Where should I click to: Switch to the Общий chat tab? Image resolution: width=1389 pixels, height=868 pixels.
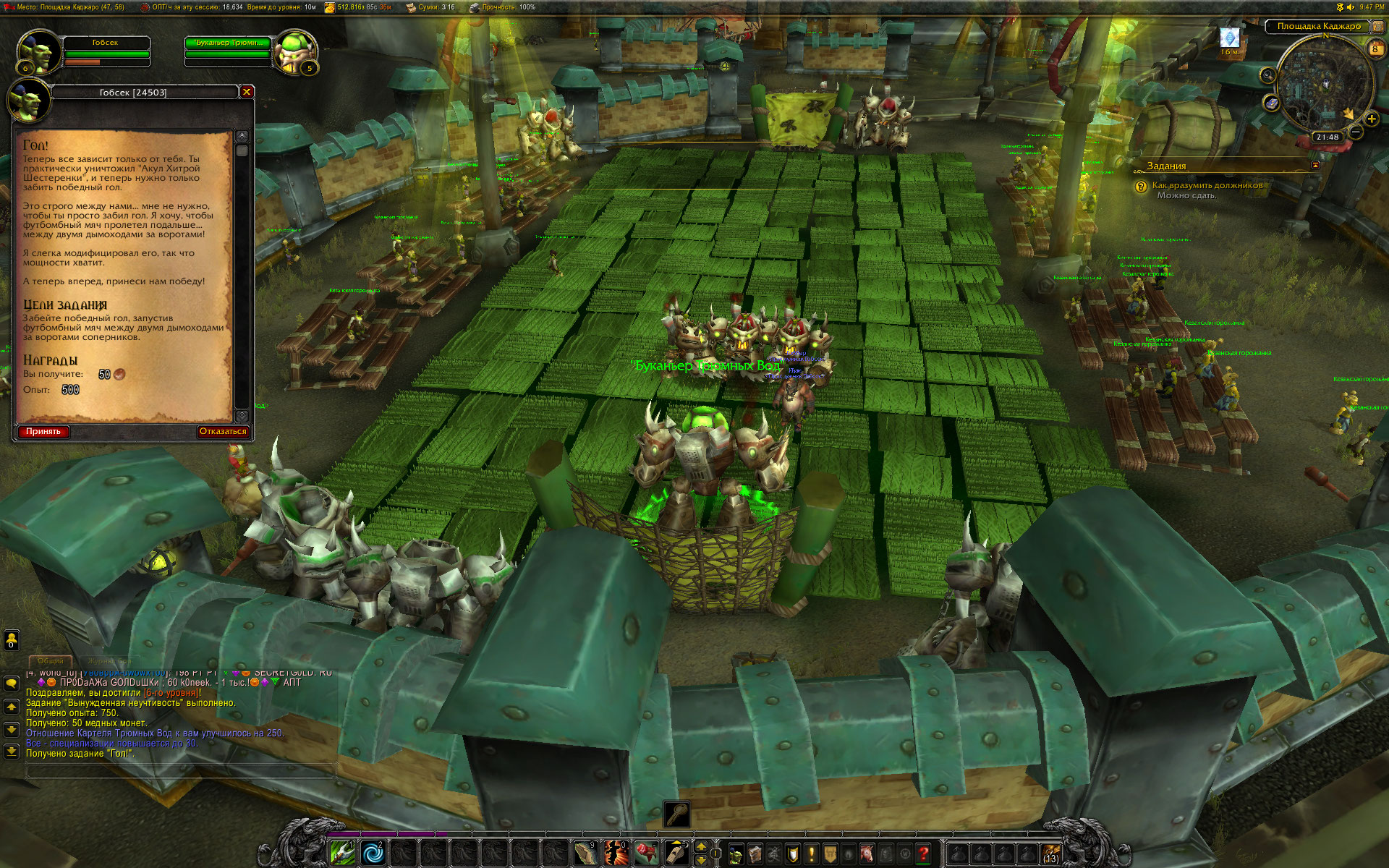click(51, 661)
